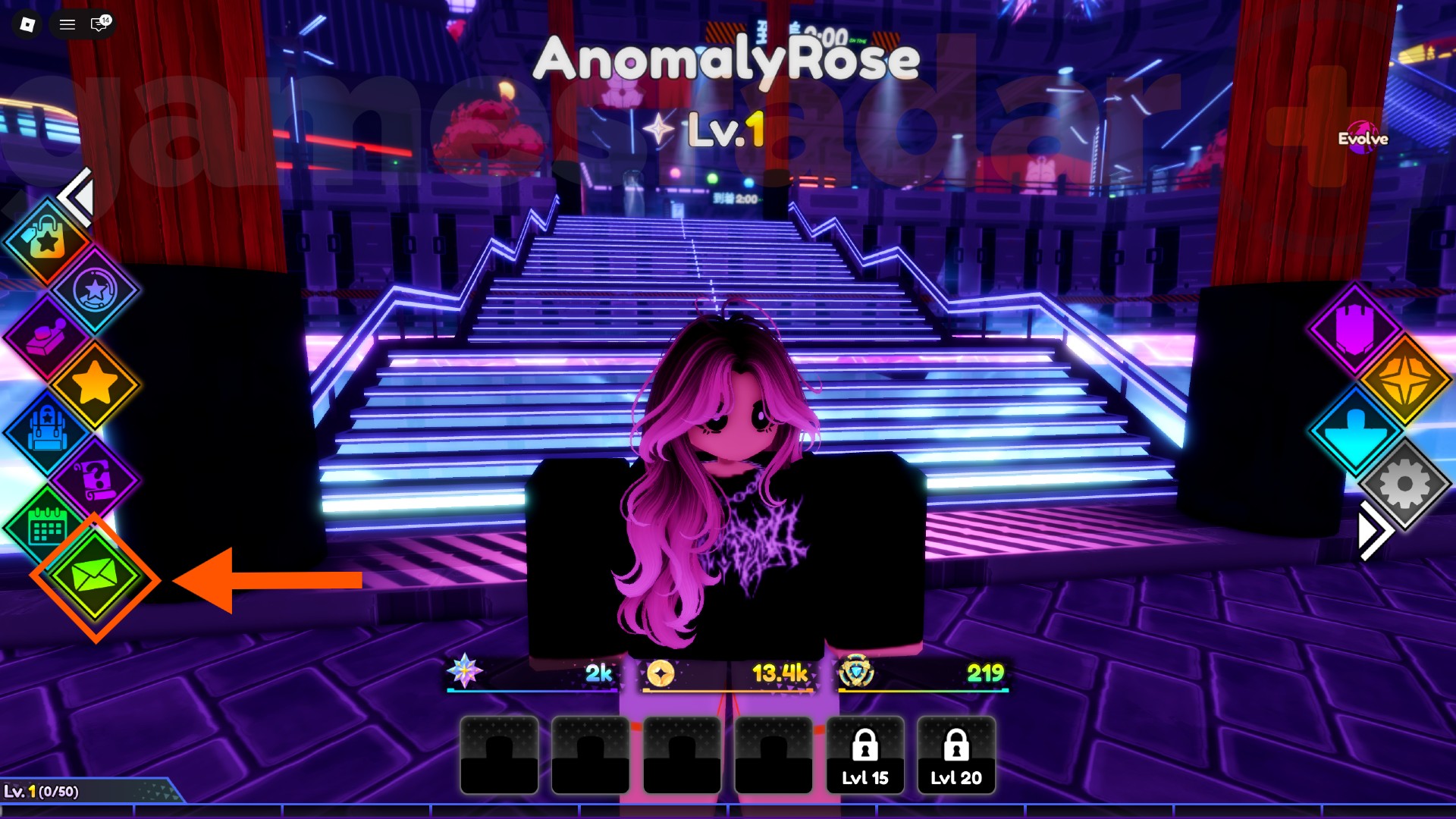Select the first empty inventory slot
This screenshot has height=819, width=1456.
pos(499,756)
